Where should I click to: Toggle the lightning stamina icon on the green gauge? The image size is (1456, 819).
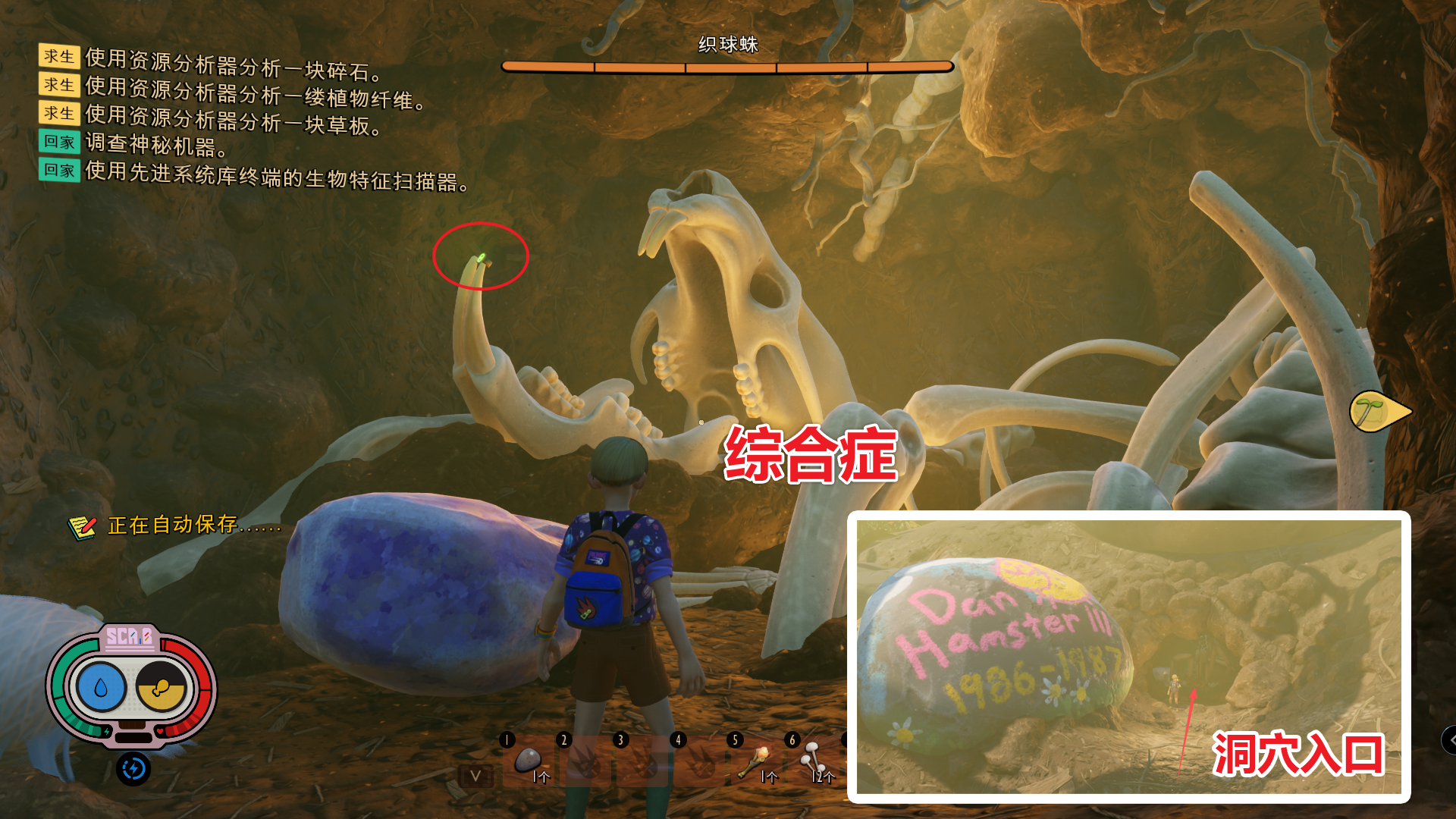tap(106, 731)
